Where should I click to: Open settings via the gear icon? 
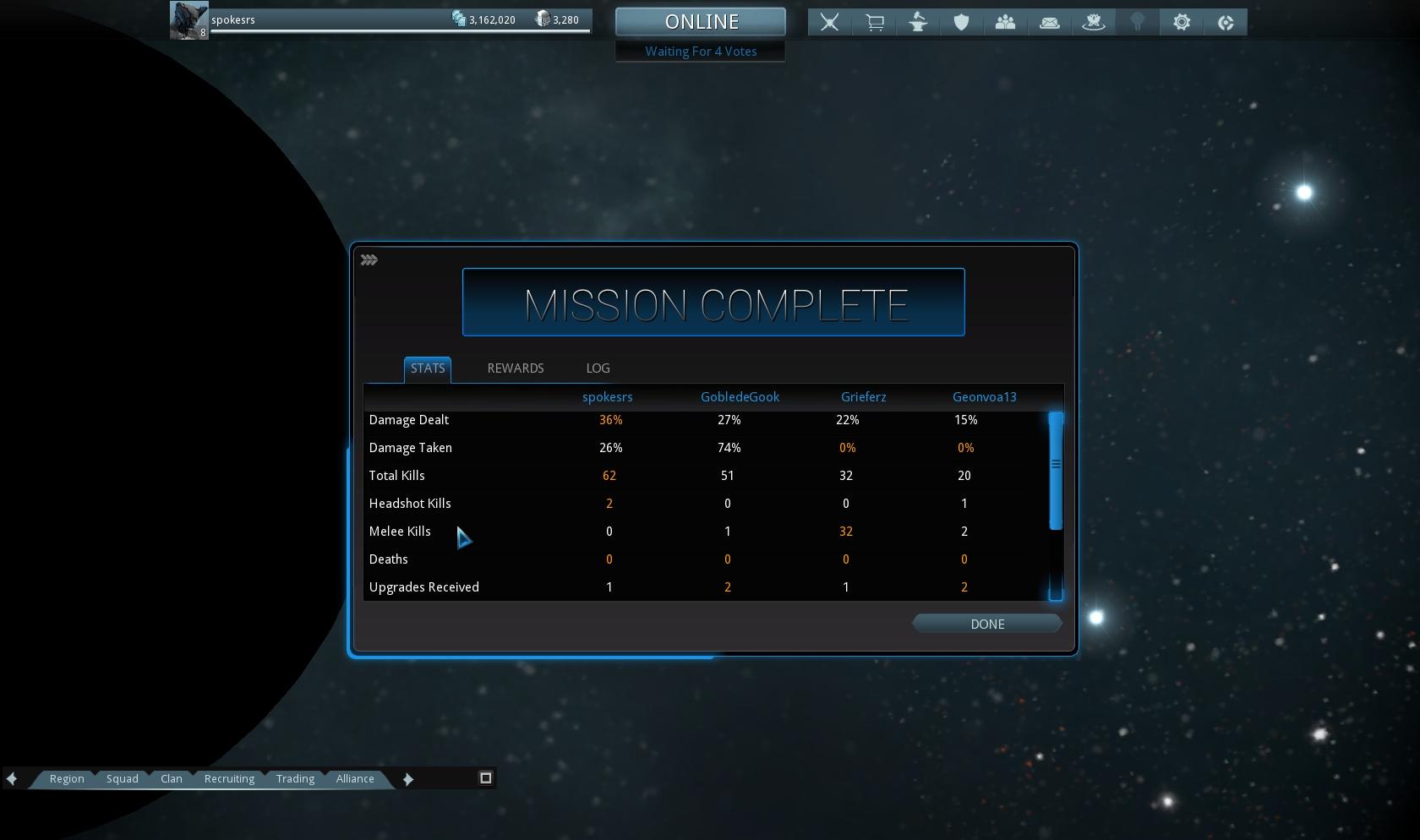pos(1182,23)
